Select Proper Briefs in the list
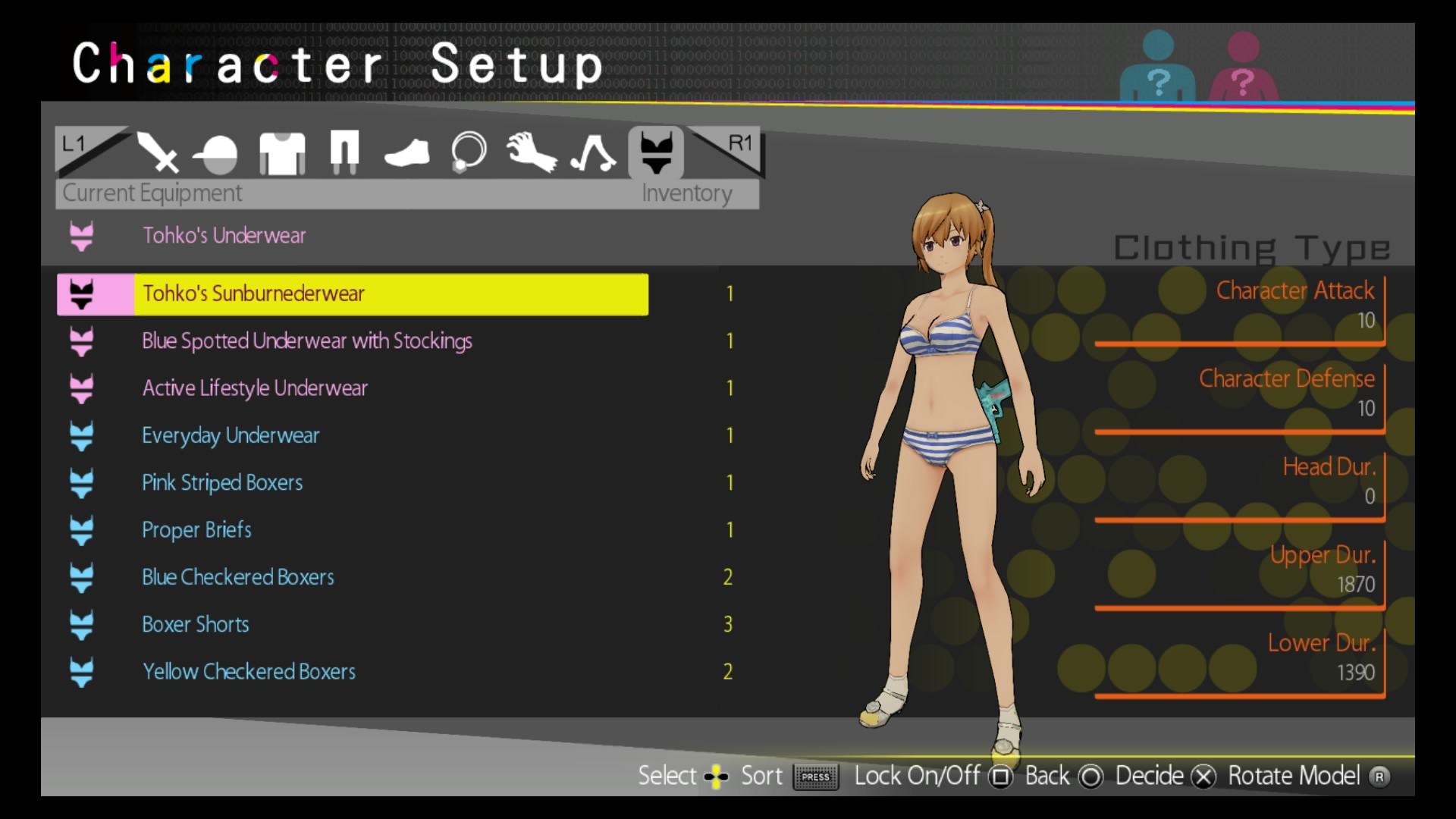Viewport: 1456px width, 819px height. coord(196,530)
